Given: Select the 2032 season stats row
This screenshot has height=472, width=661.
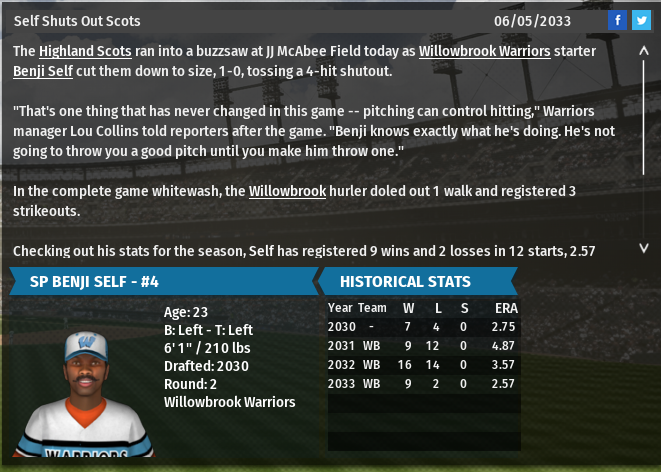Looking at the screenshot, I should pos(424,364).
